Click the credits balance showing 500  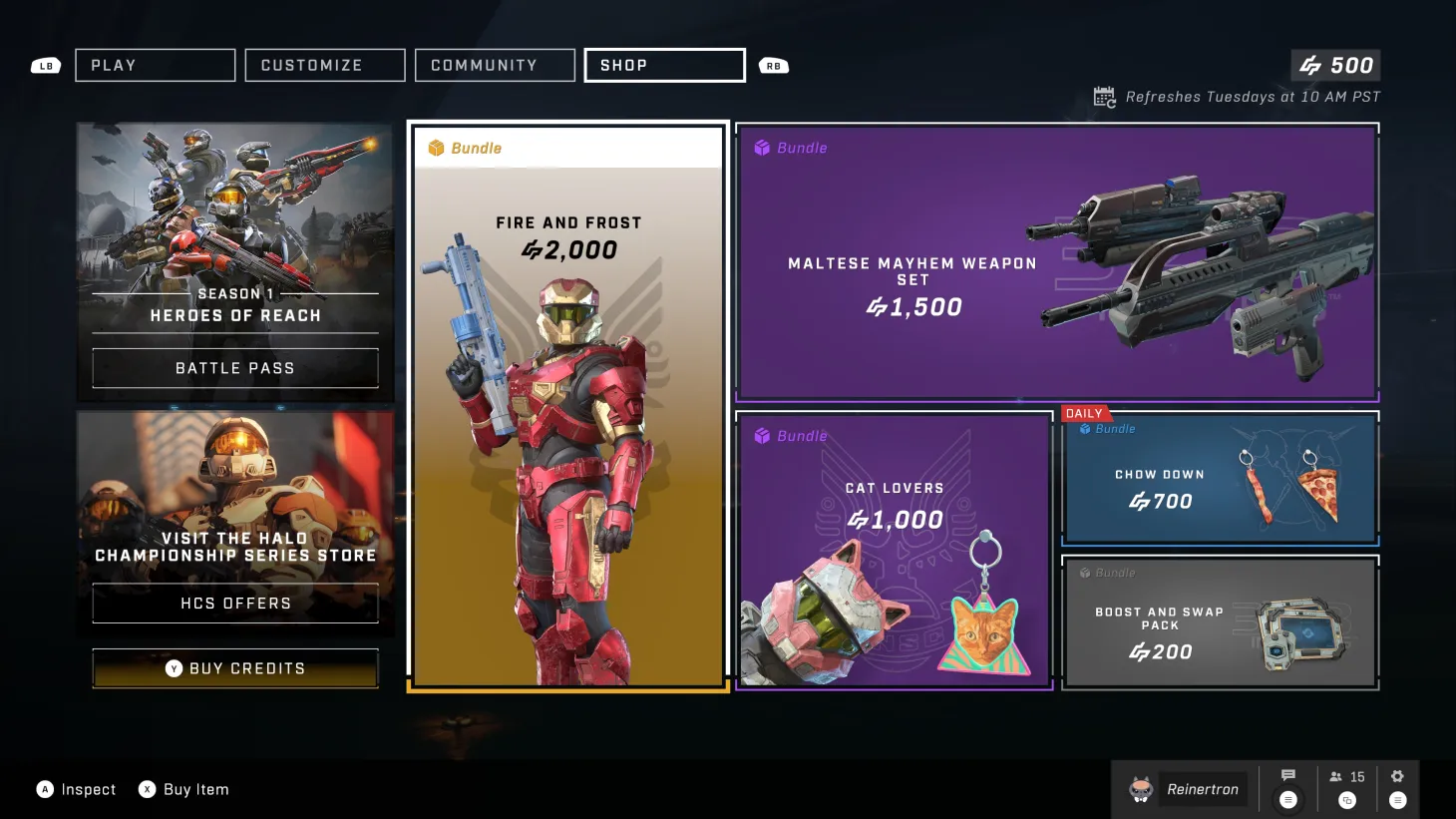coord(1335,65)
